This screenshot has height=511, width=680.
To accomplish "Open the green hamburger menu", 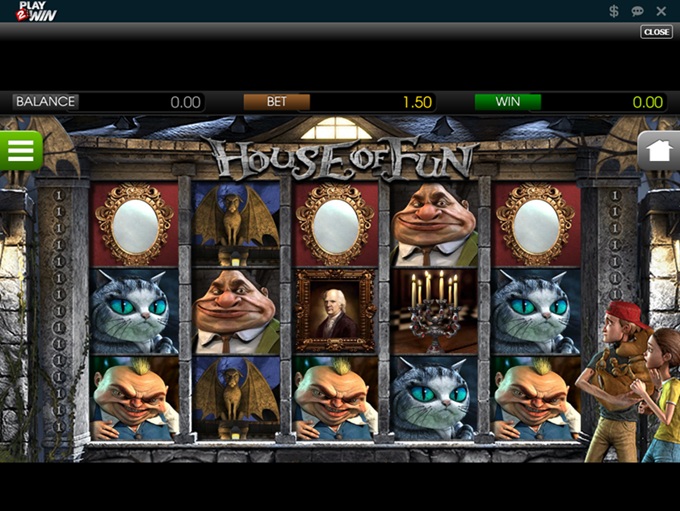I will (20, 150).
